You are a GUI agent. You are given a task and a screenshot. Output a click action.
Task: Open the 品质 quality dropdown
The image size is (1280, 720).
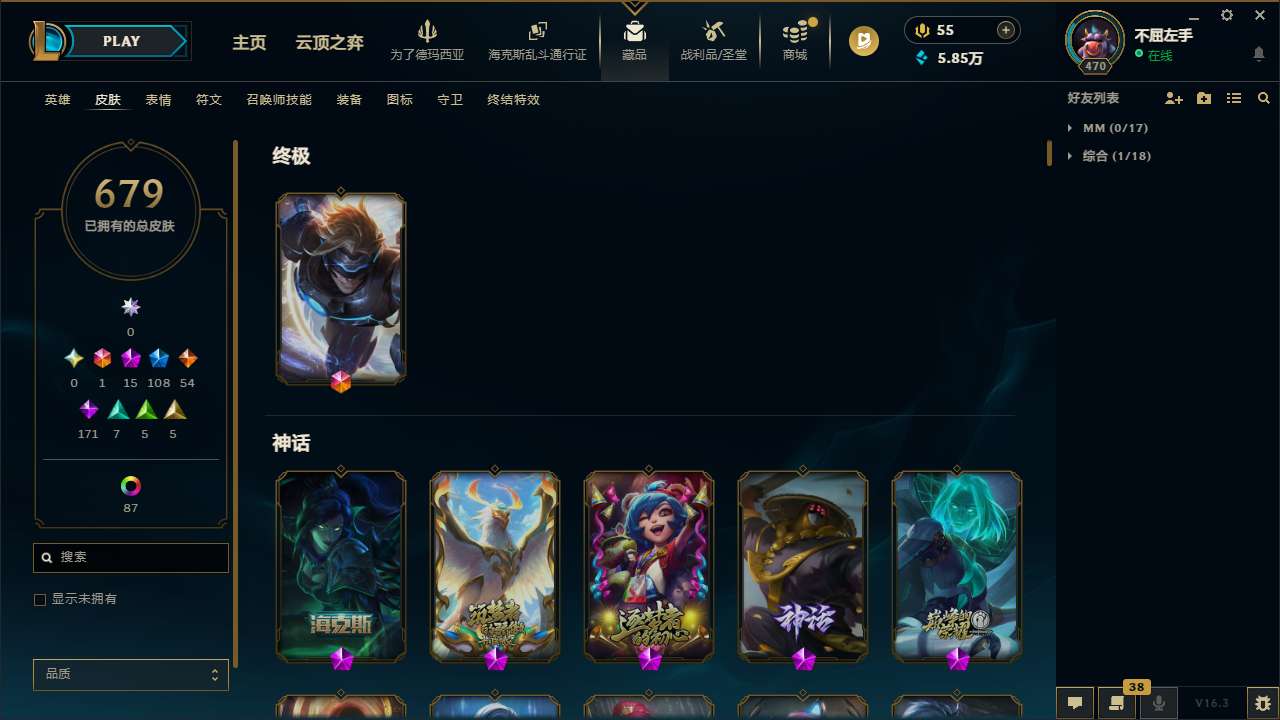(x=130, y=674)
